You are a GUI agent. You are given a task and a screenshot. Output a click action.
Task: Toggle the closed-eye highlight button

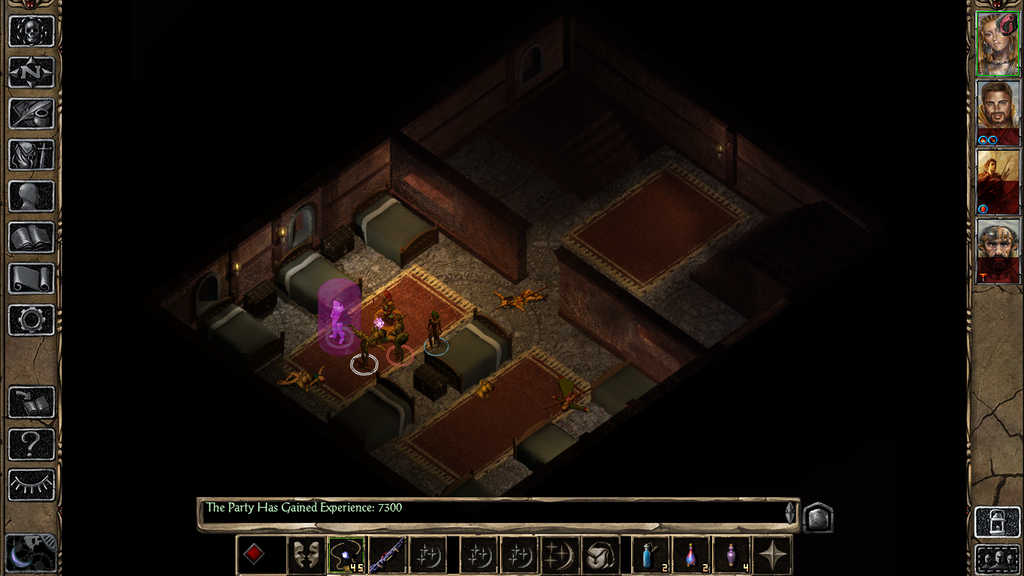coord(31,485)
